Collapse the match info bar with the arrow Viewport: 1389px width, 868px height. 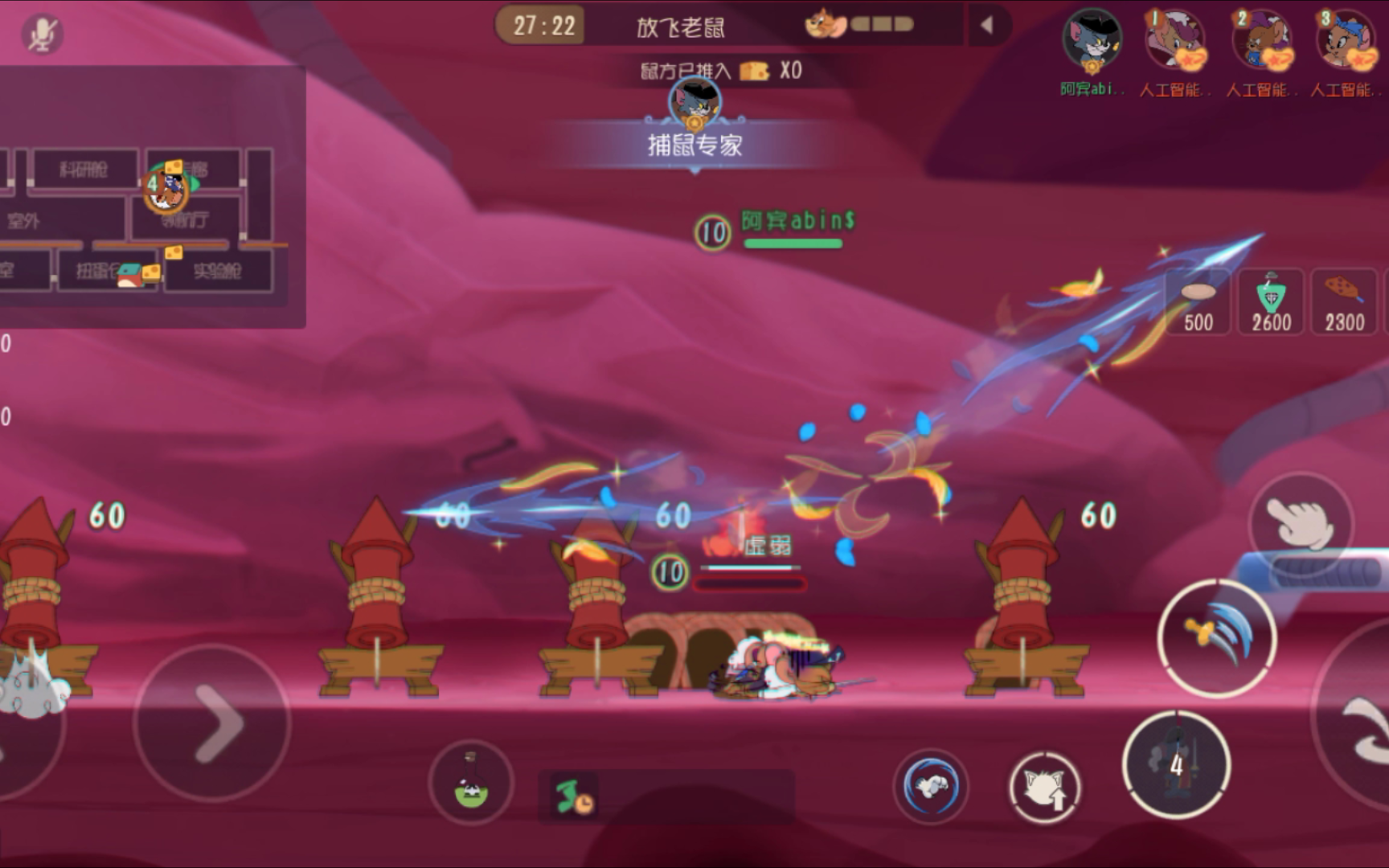[985, 24]
